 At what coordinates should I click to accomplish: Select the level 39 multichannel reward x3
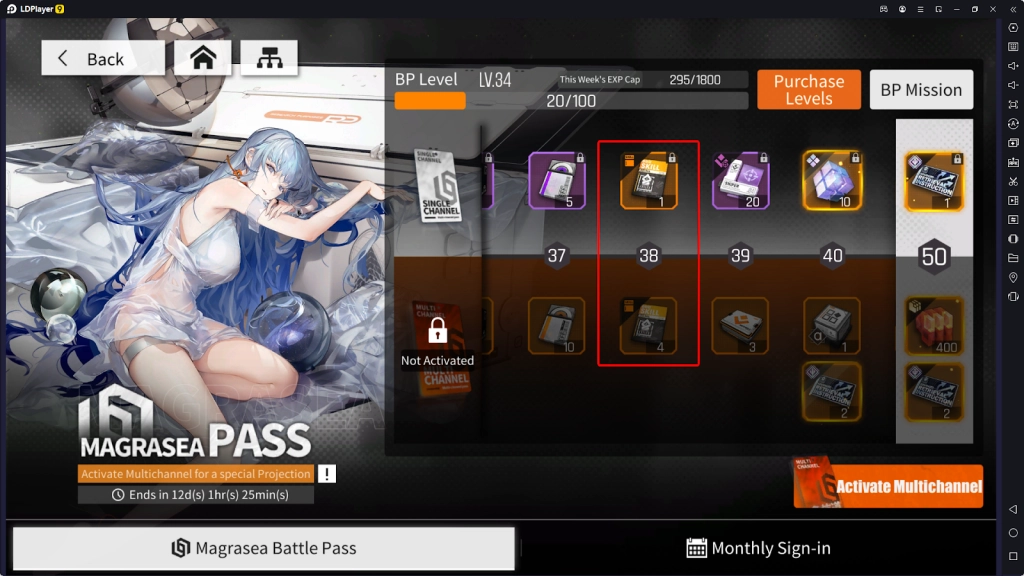point(740,326)
